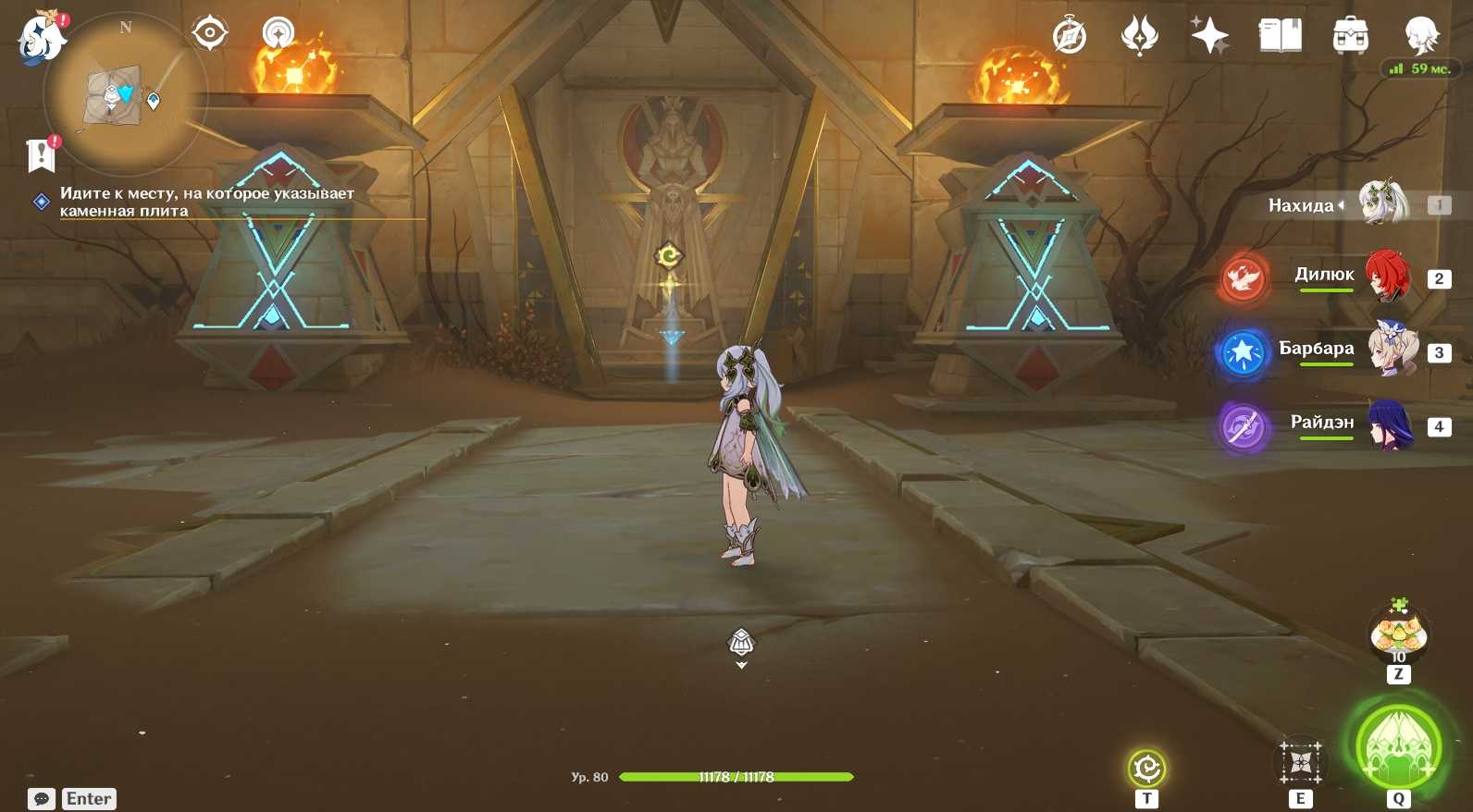Switch to party member Райдэн
The width and height of the screenshot is (1473, 812).
tap(1389, 424)
